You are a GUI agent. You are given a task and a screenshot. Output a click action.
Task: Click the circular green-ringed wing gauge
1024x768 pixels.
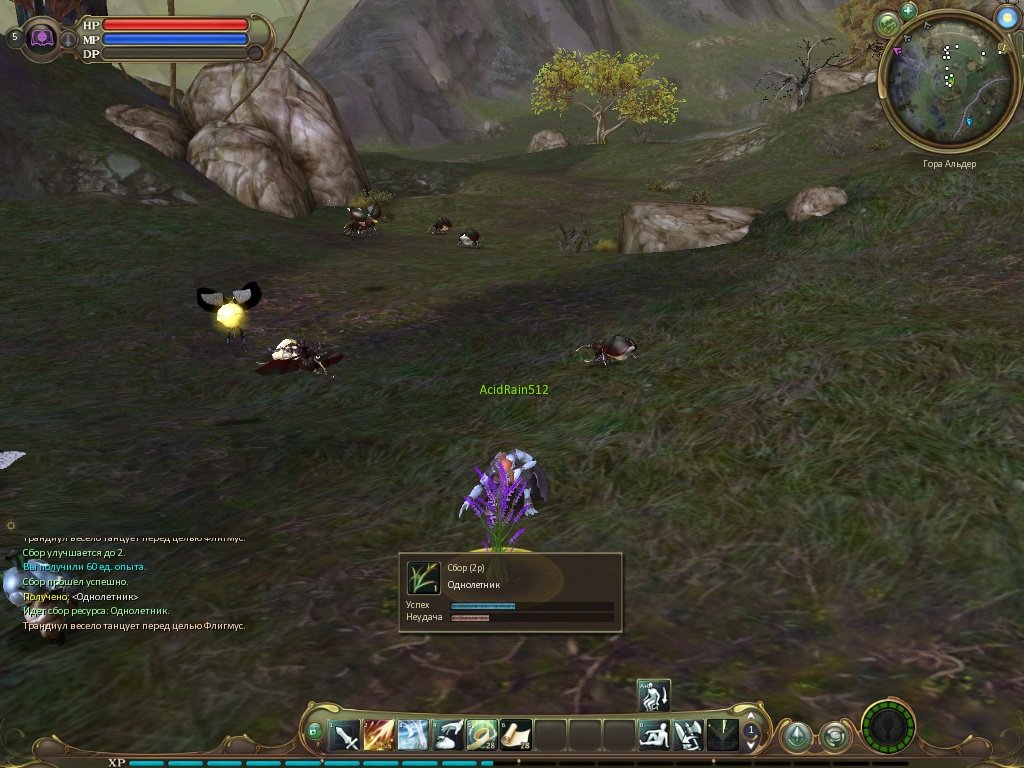888,726
